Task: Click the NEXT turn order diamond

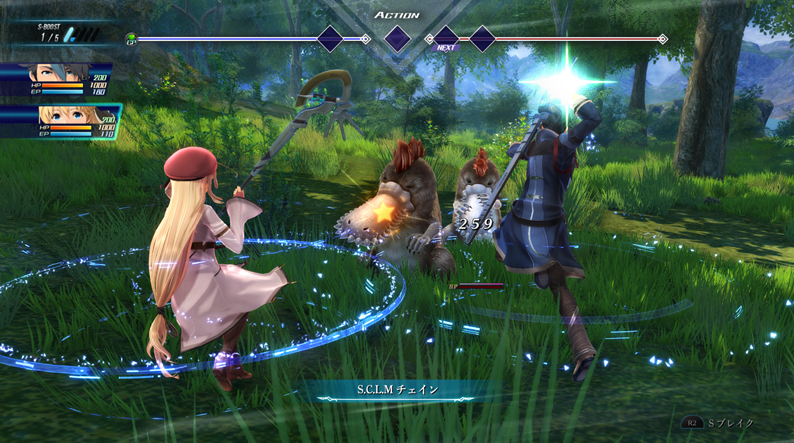Action: (446, 39)
